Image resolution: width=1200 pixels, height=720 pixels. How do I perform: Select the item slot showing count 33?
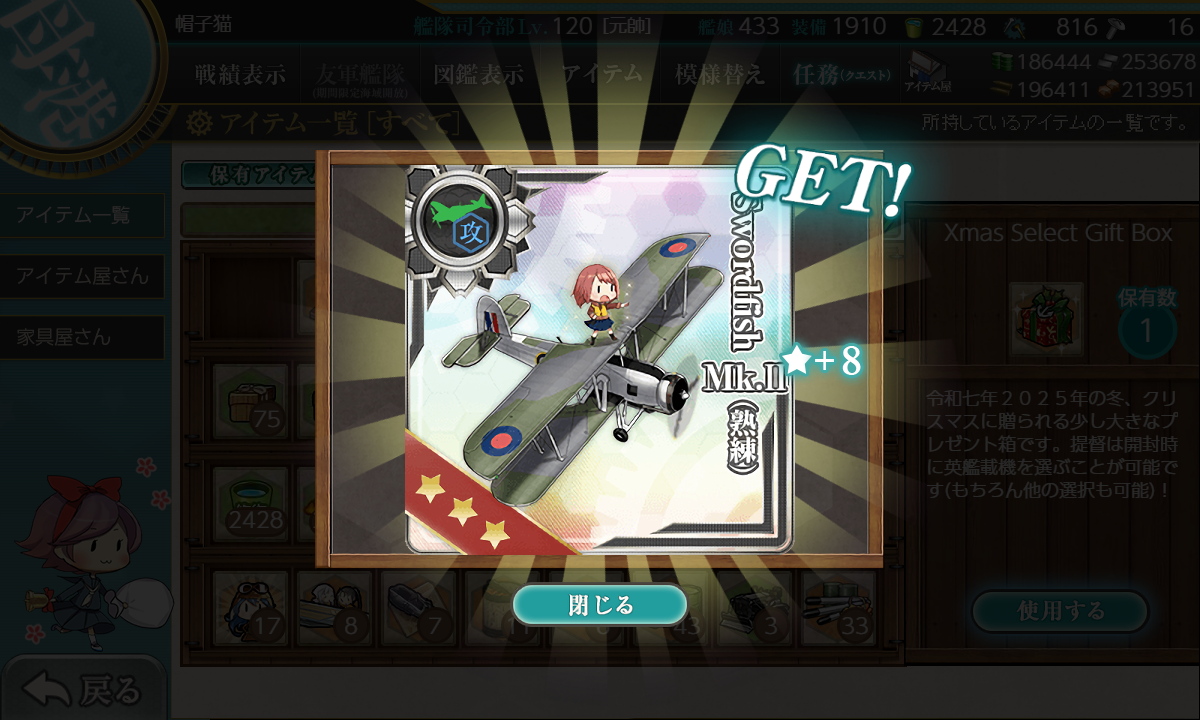coord(837,607)
